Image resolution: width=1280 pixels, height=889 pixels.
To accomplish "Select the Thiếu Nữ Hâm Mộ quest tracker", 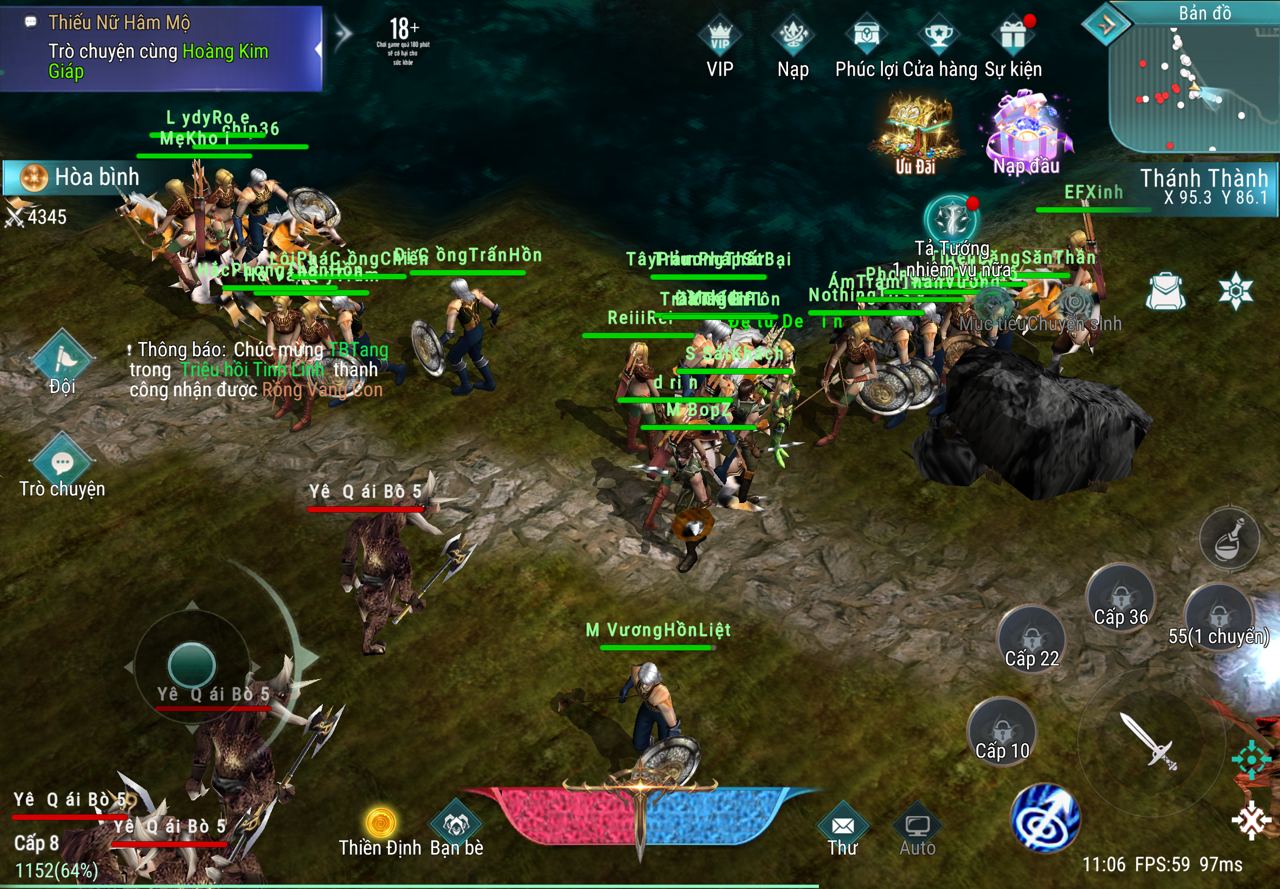I will pos(160,48).
